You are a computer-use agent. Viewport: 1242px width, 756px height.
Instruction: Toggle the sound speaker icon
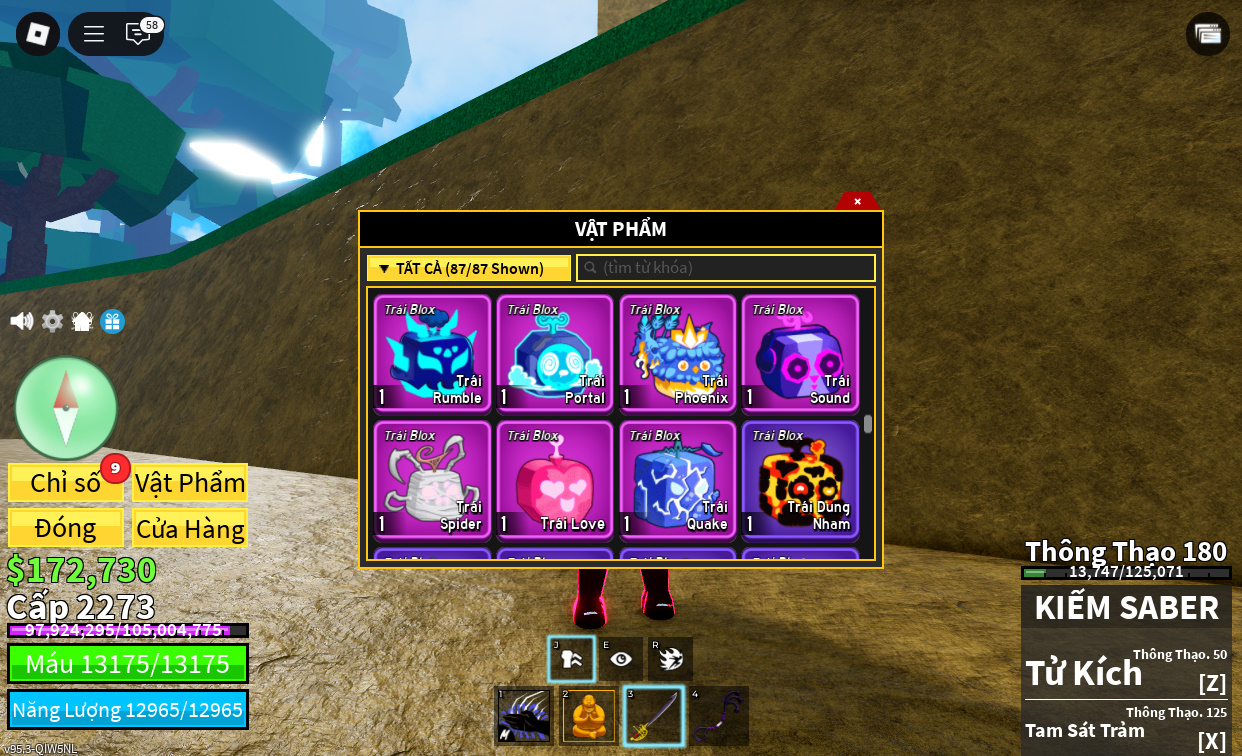[x=21, y=321]
